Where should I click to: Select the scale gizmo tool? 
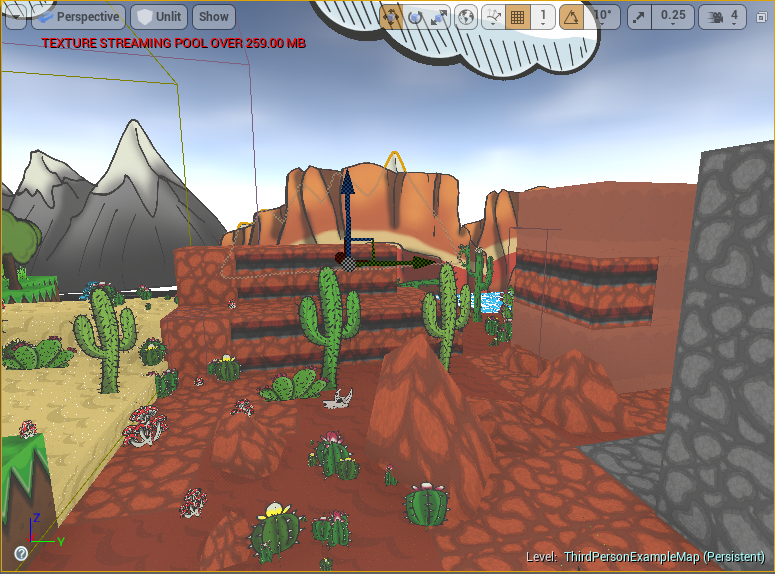[x=439, y=17]
